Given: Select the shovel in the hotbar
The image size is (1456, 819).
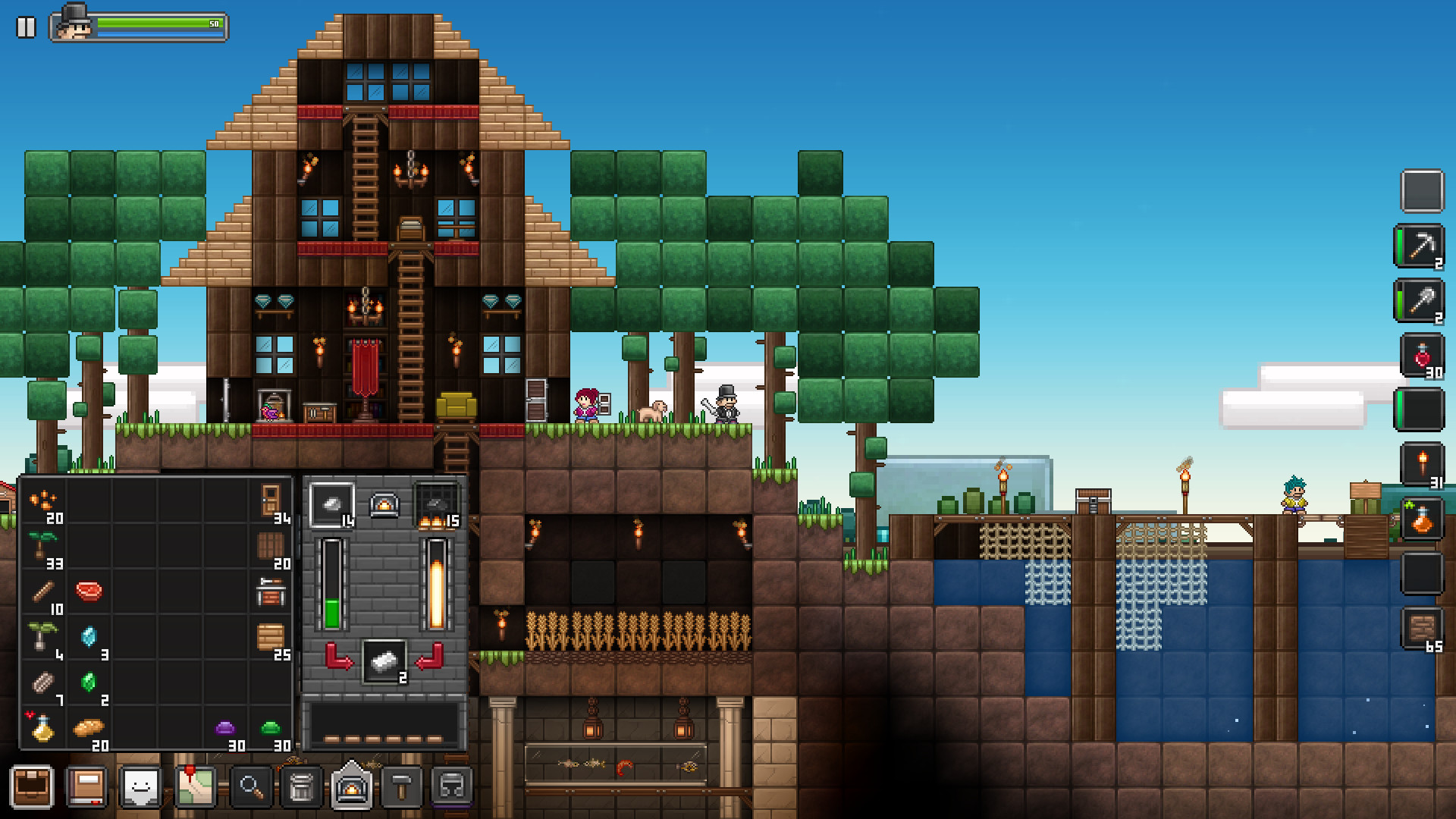Looking at the screenshot, I should (x=1424, y=301).
